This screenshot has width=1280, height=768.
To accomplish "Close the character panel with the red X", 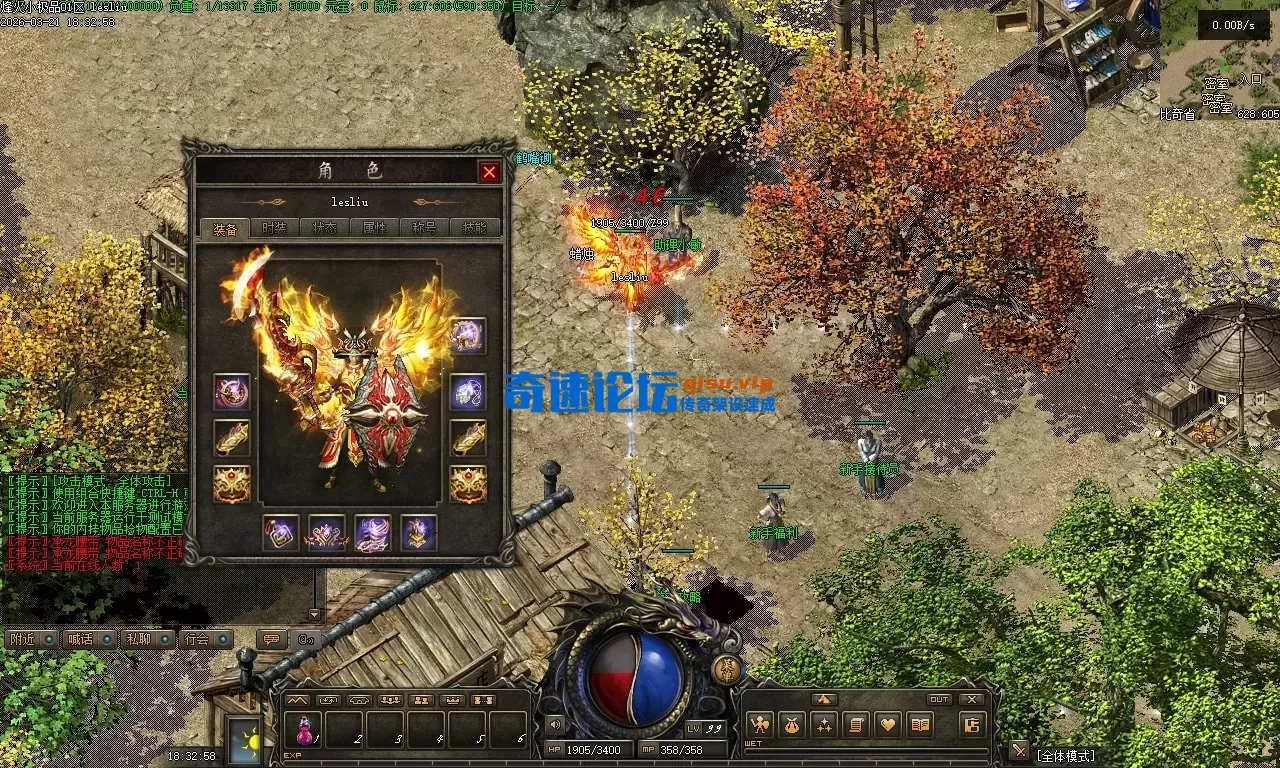I will click(489, 172).
